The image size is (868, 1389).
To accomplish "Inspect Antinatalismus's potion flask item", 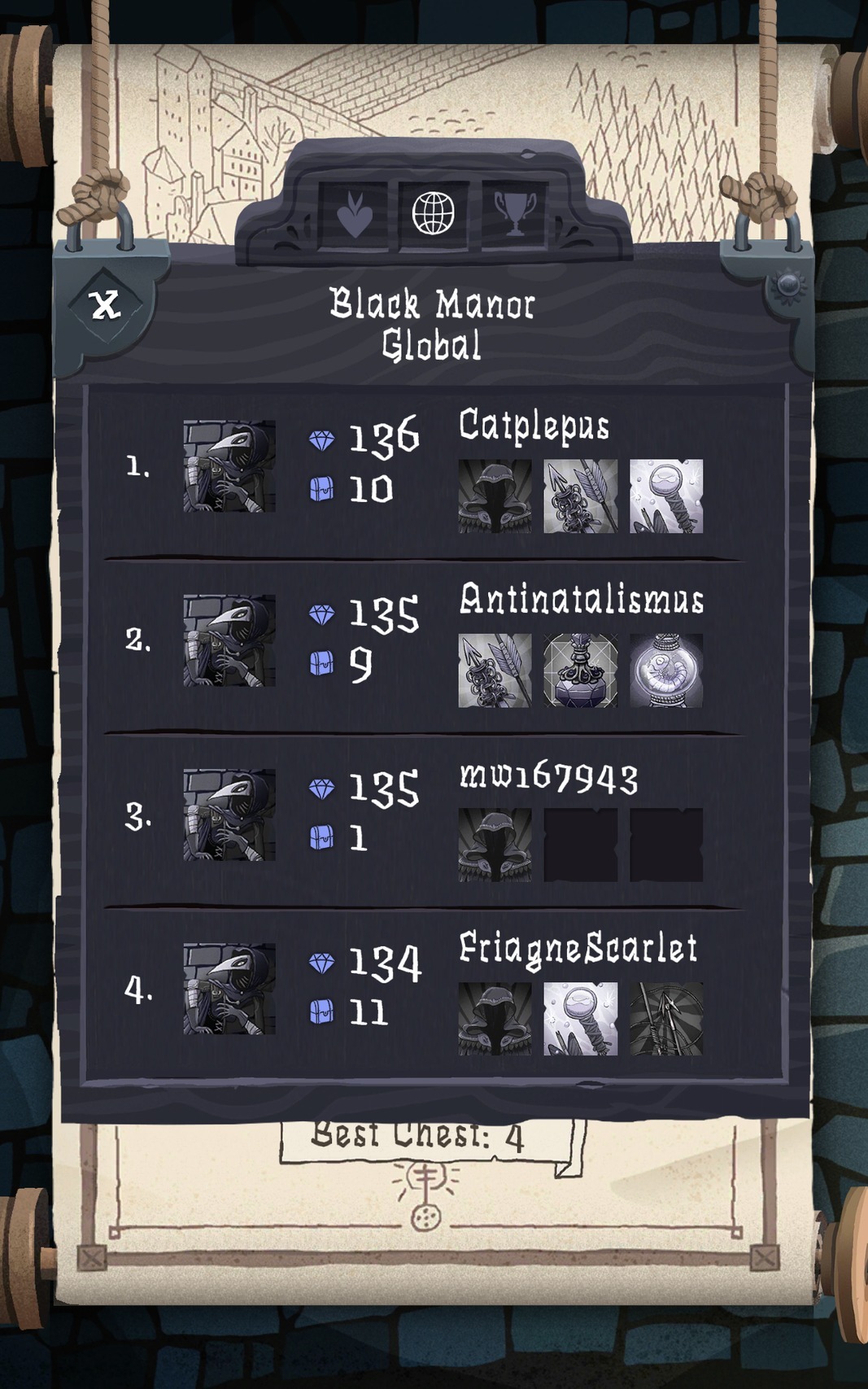I will 580,670.
